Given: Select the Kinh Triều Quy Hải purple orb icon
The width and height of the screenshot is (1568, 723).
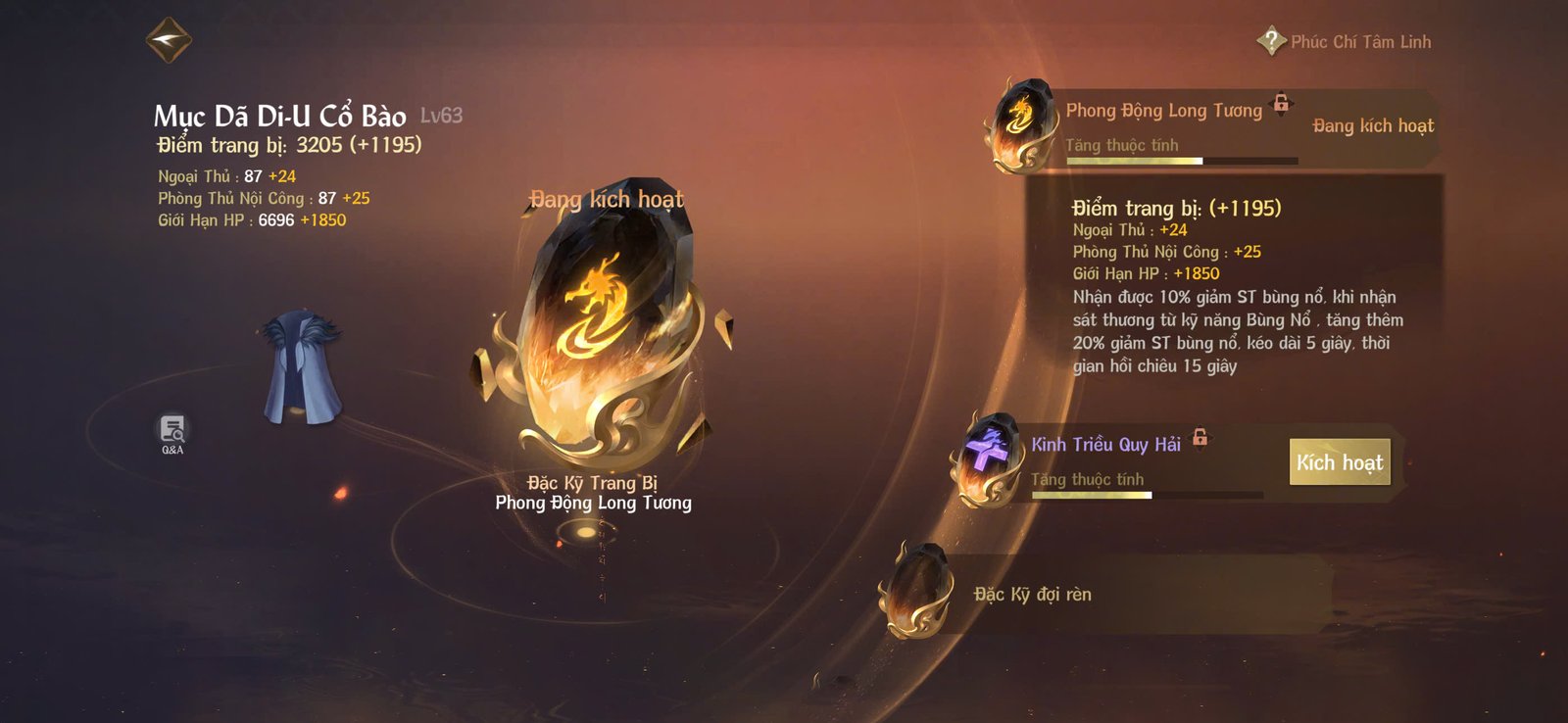Looking at the screenshot, I should coord(990,456).
